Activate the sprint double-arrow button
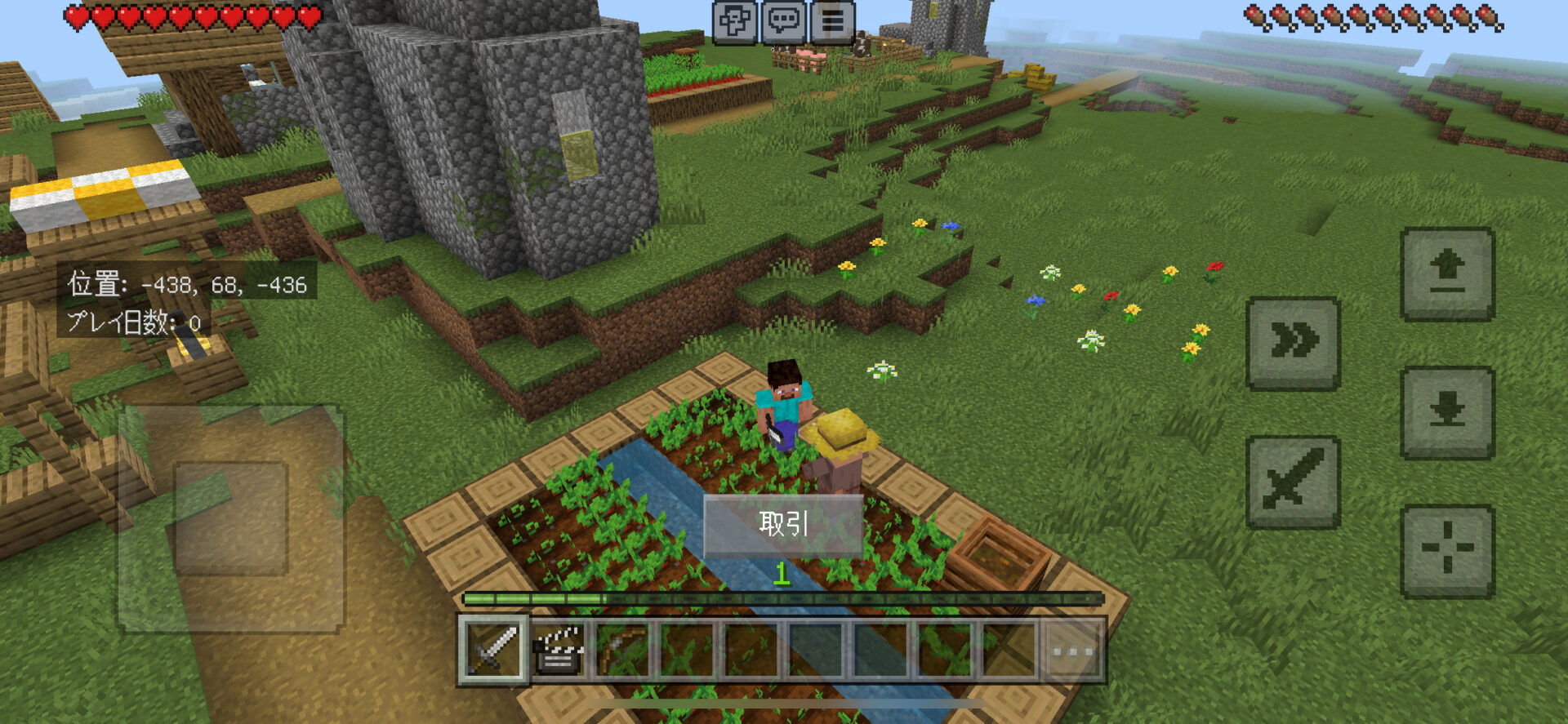Viewport: 1568px width, 724px height. coord(1293,343)
